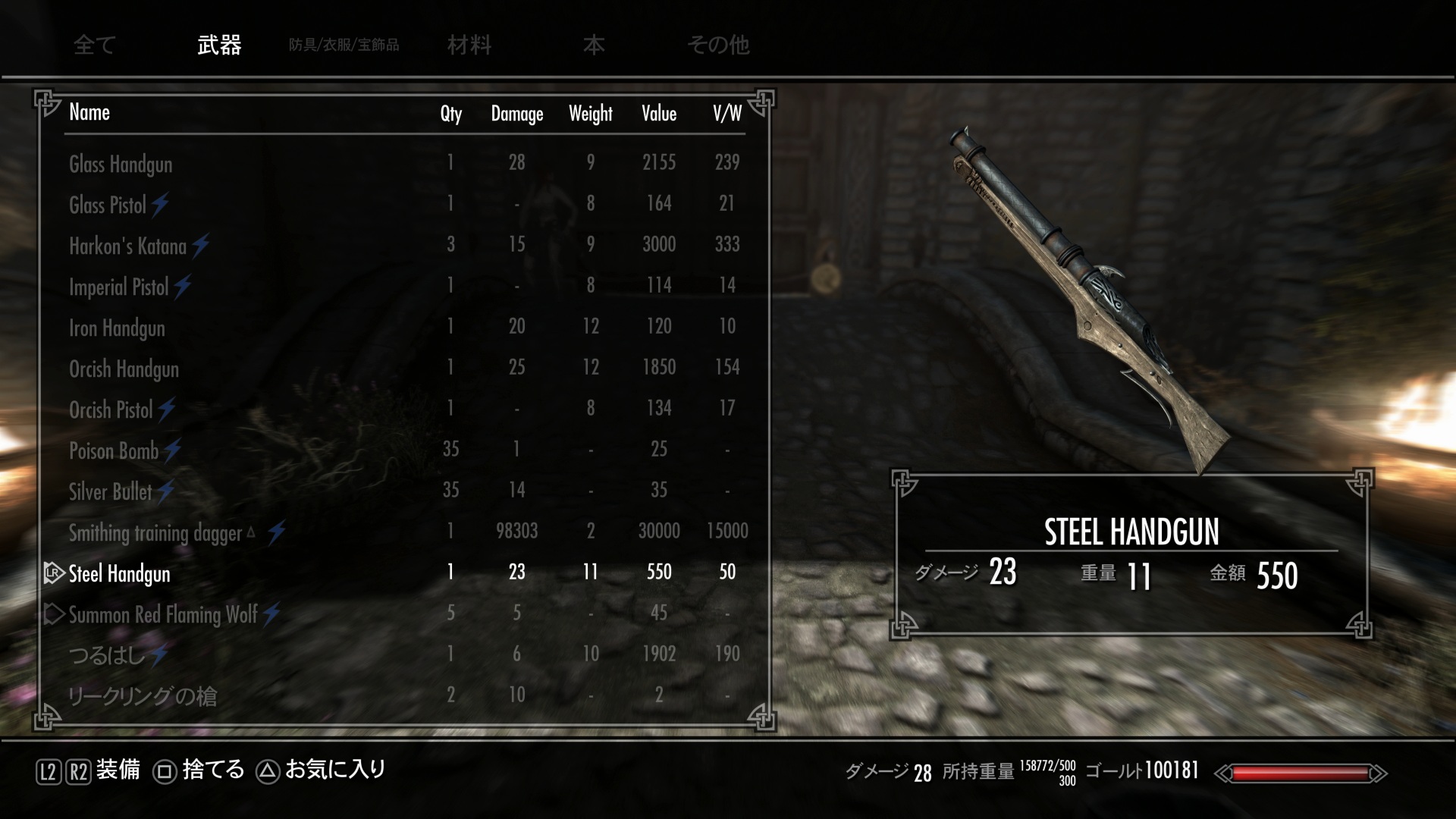Select the Iron Handgun entry

117,328
